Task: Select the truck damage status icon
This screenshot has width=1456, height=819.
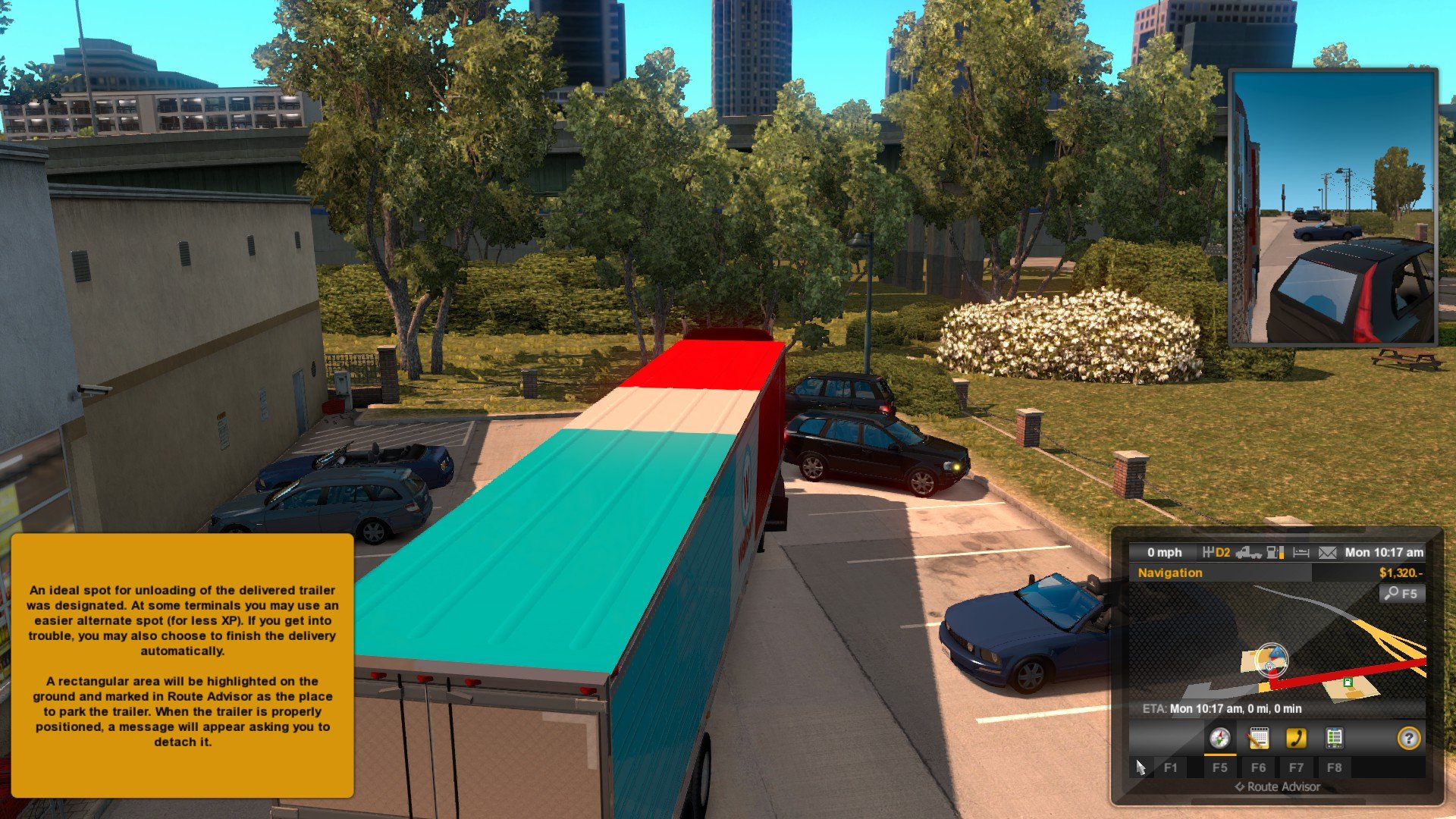Action: click(1248, 553)
